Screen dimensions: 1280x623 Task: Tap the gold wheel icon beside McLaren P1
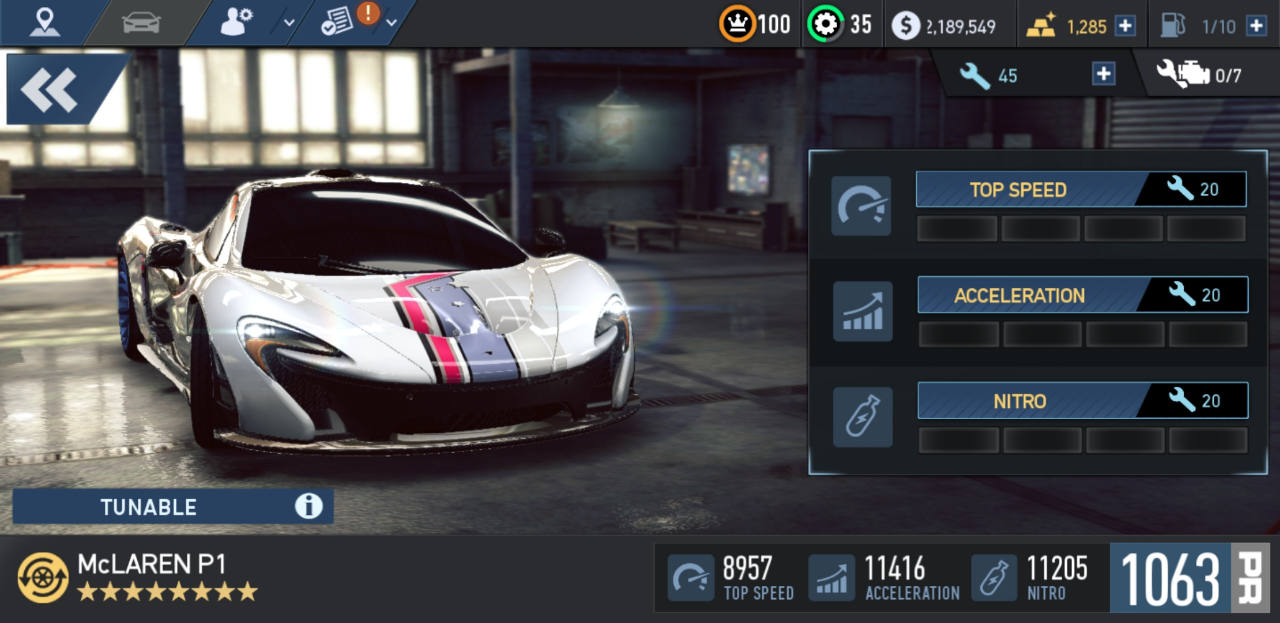[43, 577]
